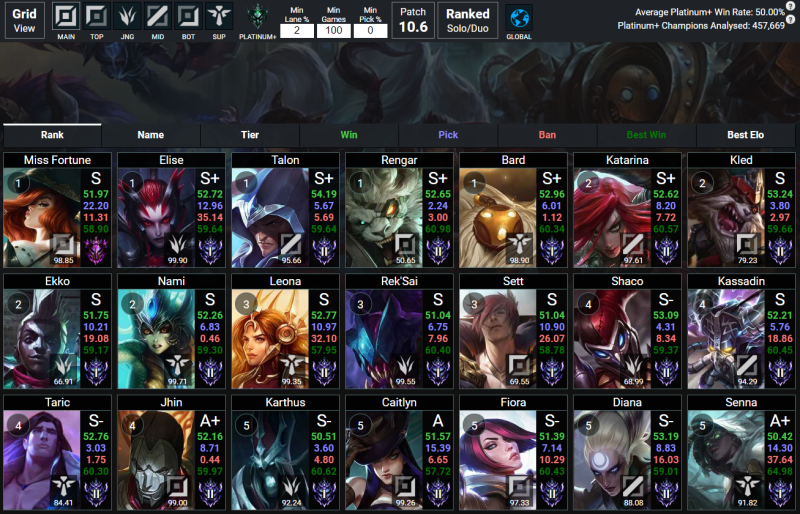
Task: Change the PLATINUM+ rank filter
Action: tap(258, 17)
